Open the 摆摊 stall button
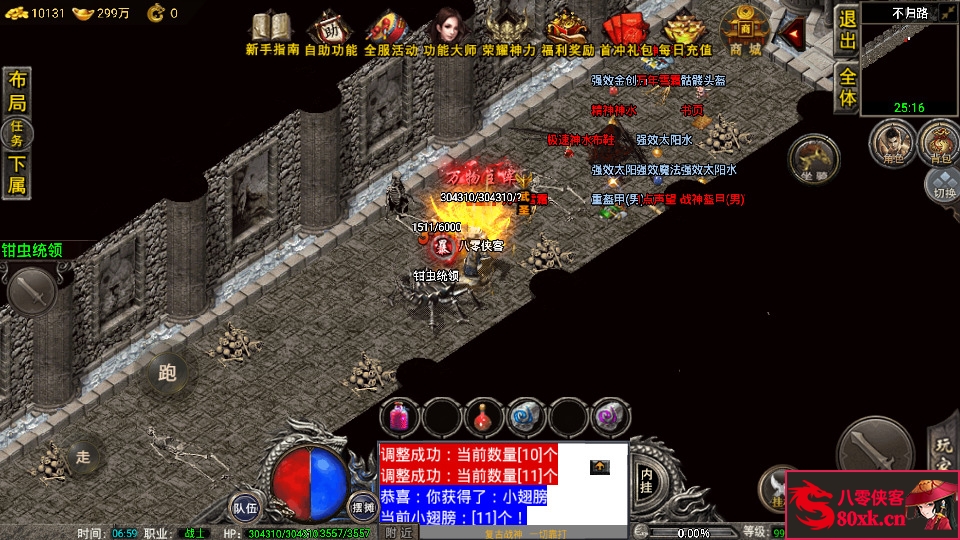Screen dimensions: 960x540 (x=362, y=507)
